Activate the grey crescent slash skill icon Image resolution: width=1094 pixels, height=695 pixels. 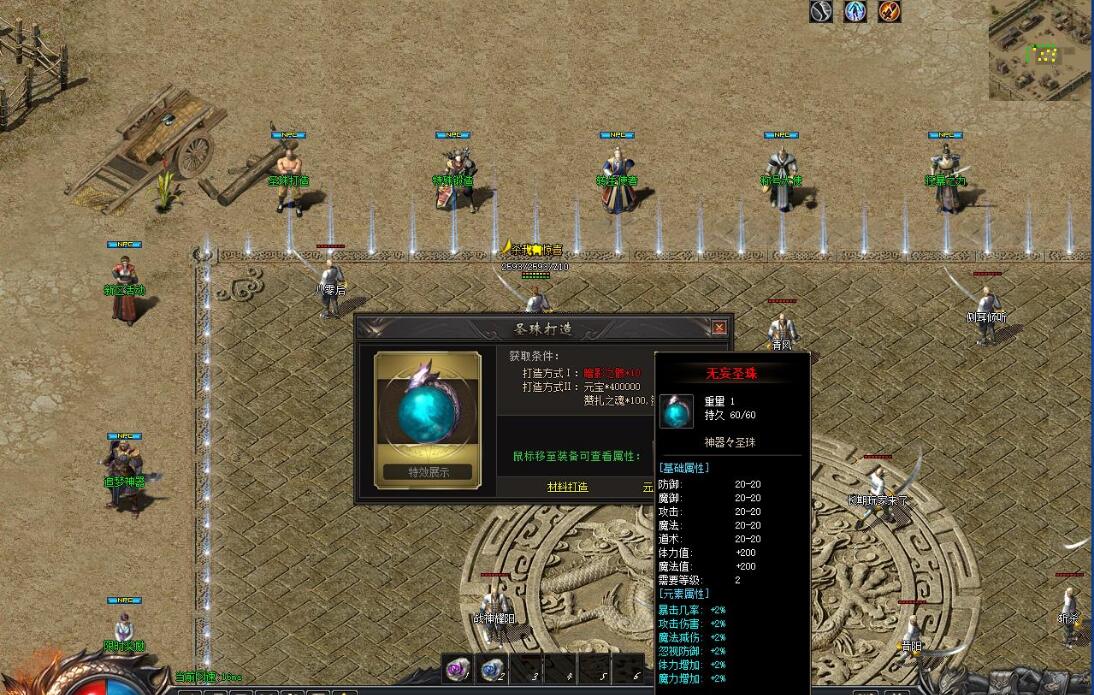pyautogui.click(x=821, y=11)
